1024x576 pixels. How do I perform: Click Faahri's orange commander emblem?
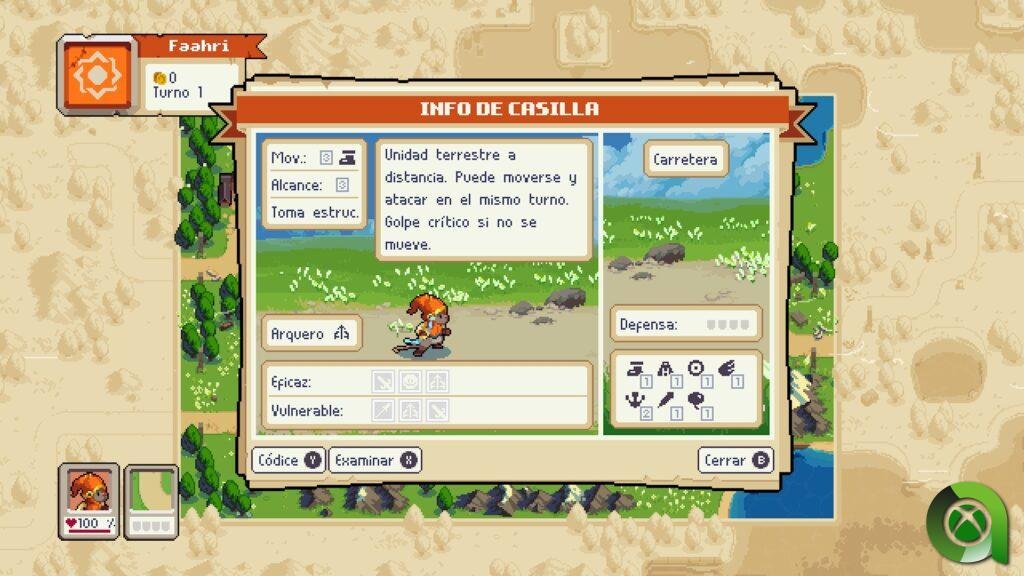pos(97,77)
